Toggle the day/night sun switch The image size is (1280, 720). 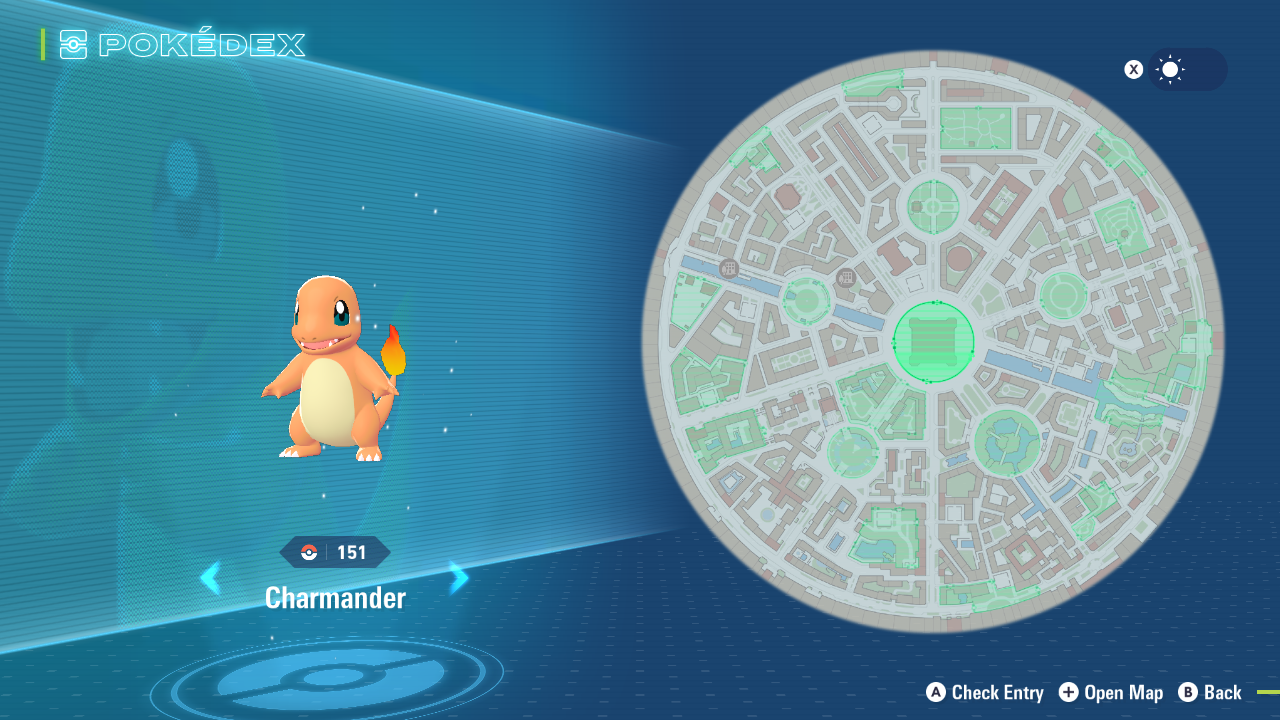(1186, 70)
